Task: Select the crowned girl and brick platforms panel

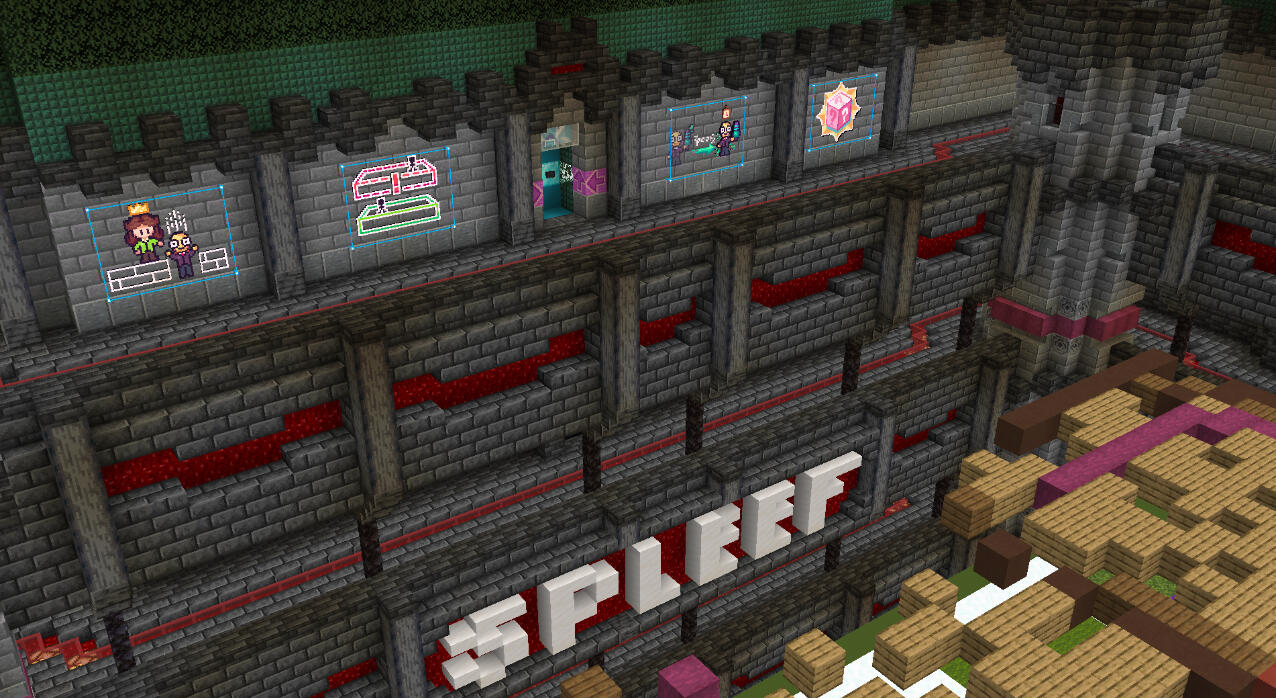Action: pos(160,244)
